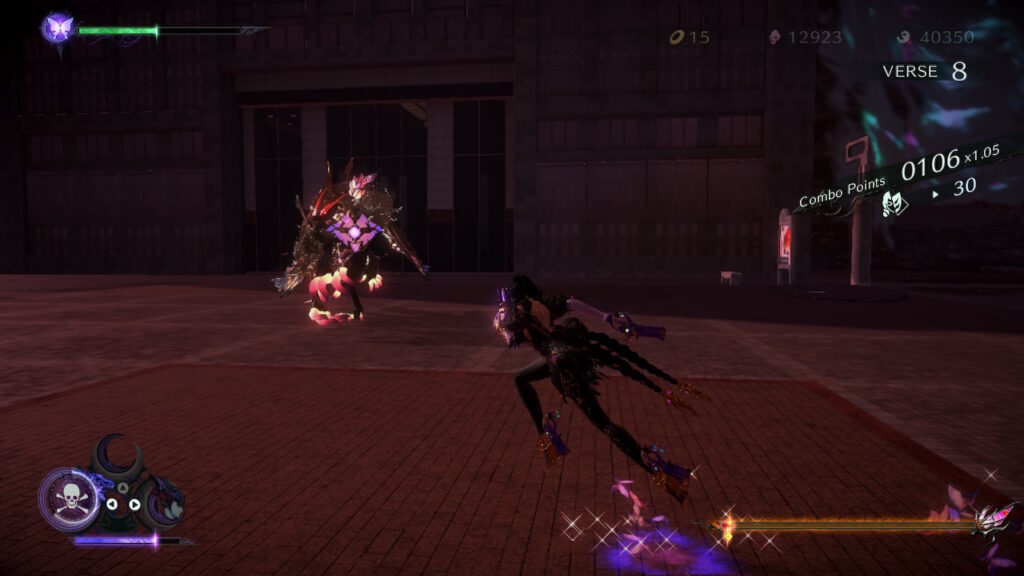Switch to the dragon demon slot
Viewport: 1024px width, 576px height.
pyautogui.click(x=164, y=500)
